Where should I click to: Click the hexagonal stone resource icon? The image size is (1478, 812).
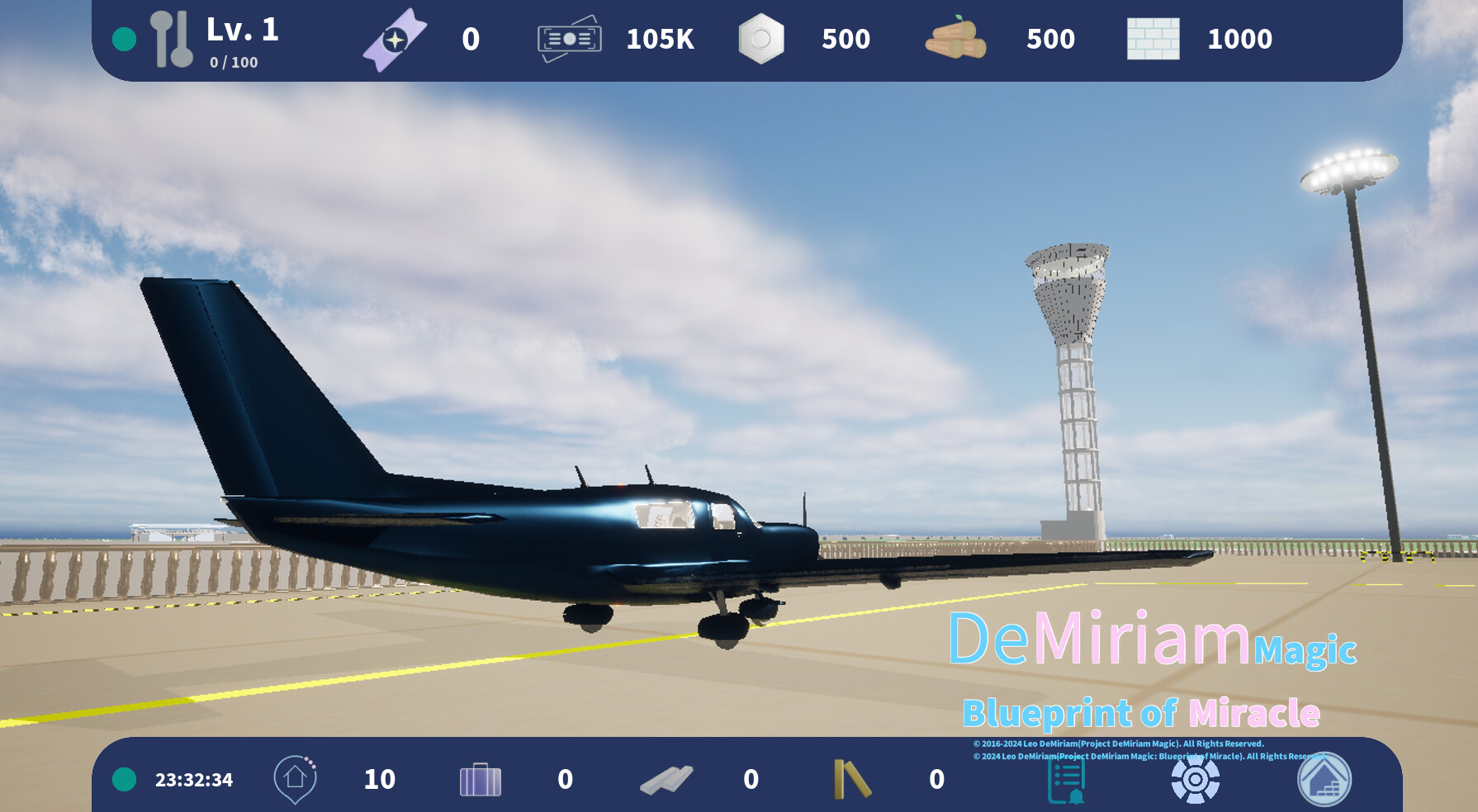click(x=762, y=37)
